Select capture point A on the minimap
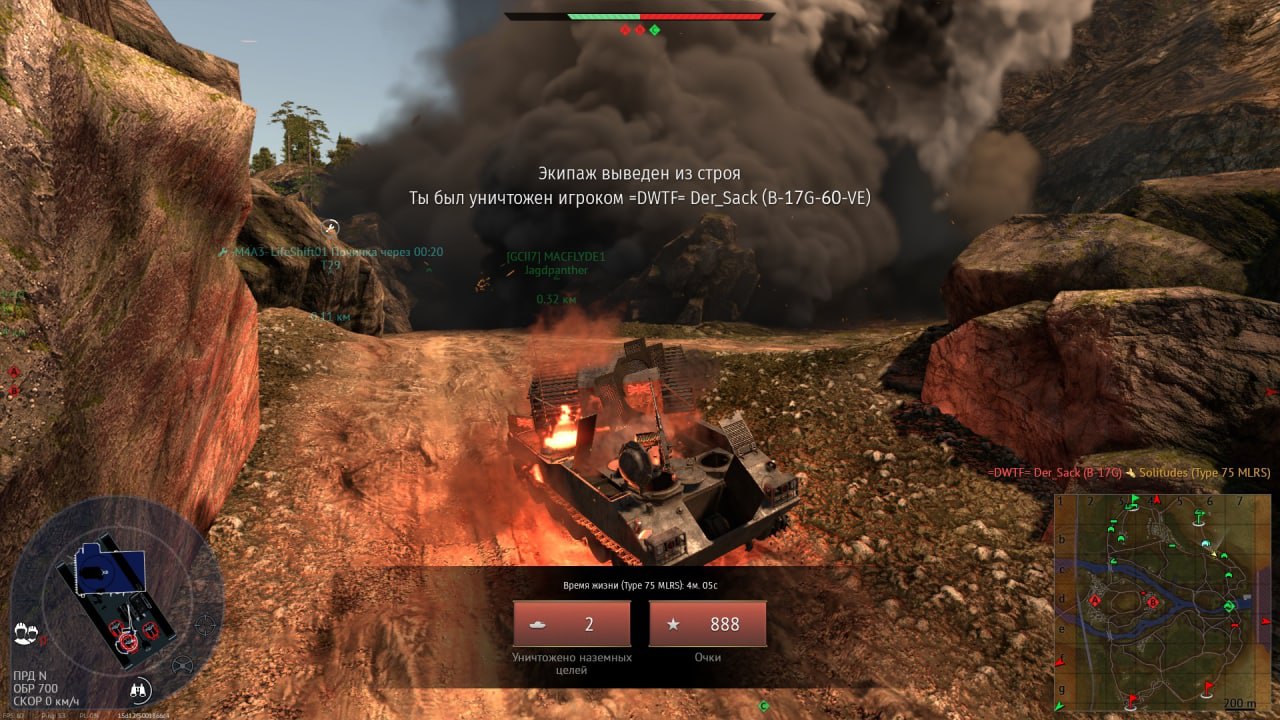 pyautogui.click(x=1095, y=601)
